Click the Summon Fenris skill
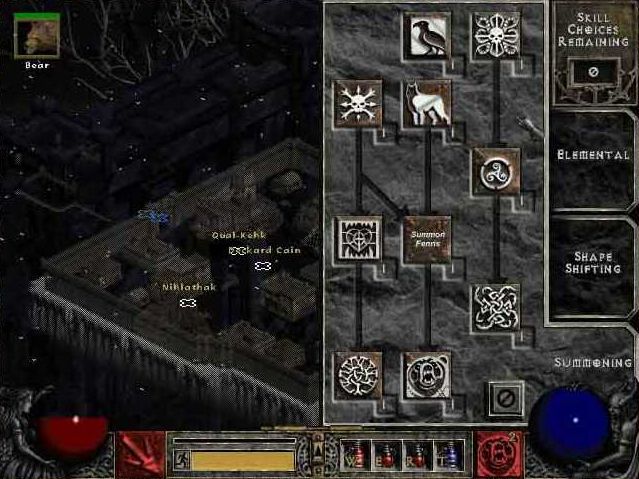 (x=428, y=239)
